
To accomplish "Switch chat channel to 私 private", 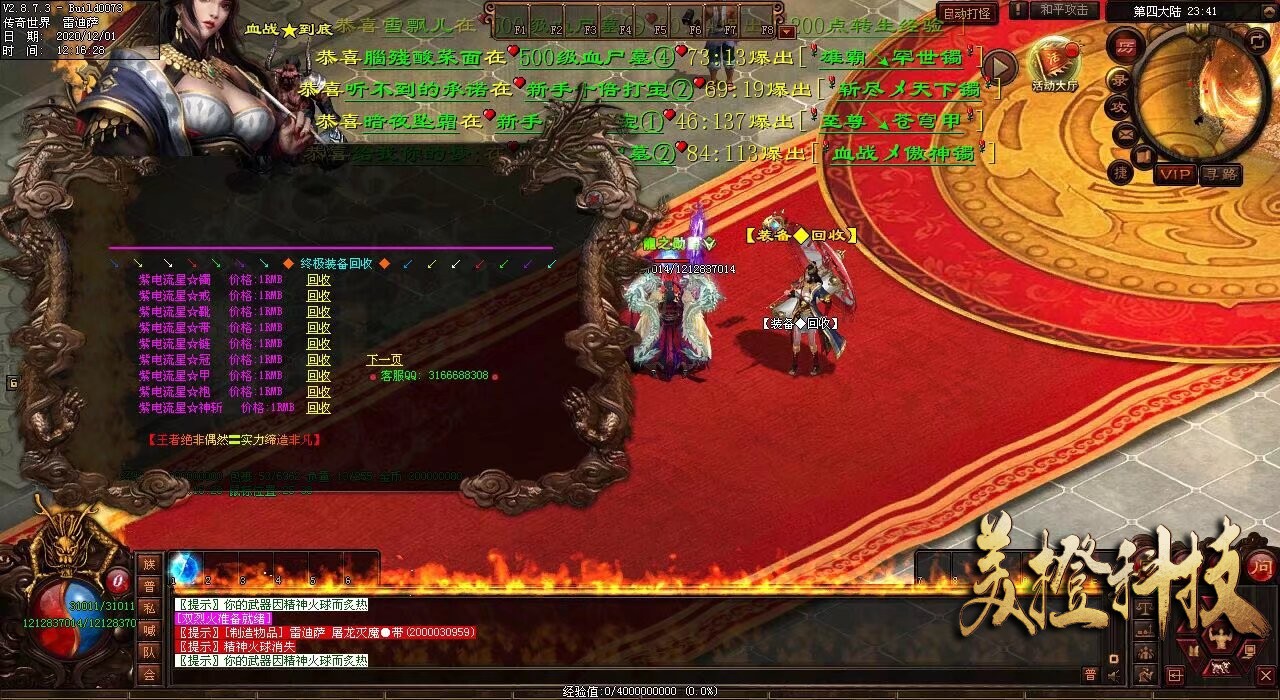I will (x=149, y=608).
